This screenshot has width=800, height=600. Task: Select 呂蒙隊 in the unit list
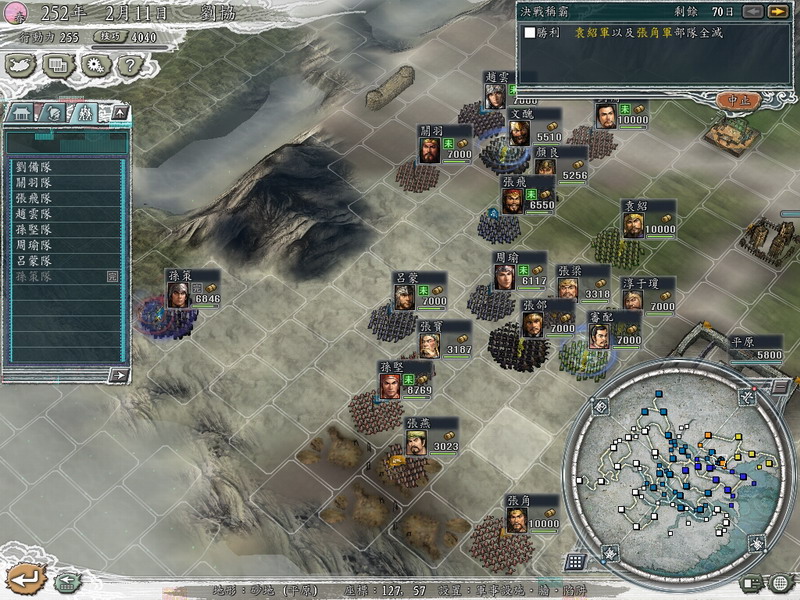35,259
